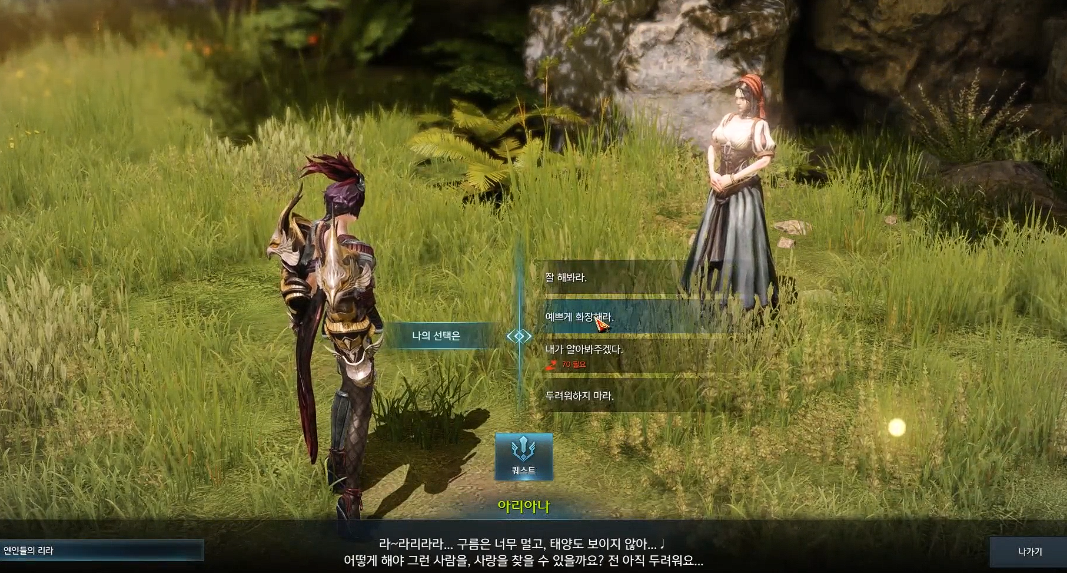Open the 퀘스트 quest button
The height and width of the screenshot is (573, 1067).
coord(524,456)
